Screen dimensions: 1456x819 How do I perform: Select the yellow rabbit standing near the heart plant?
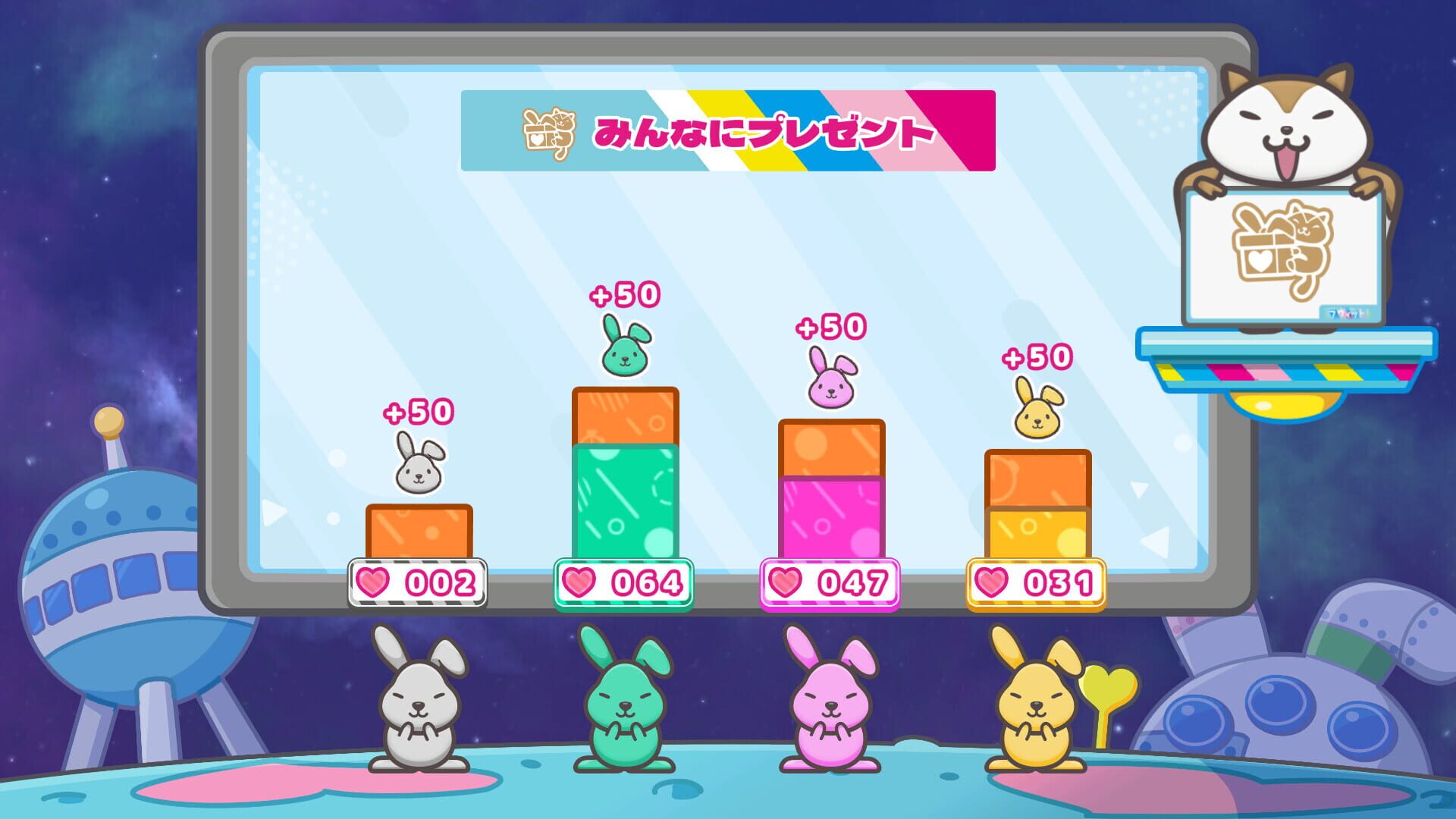1036,705
